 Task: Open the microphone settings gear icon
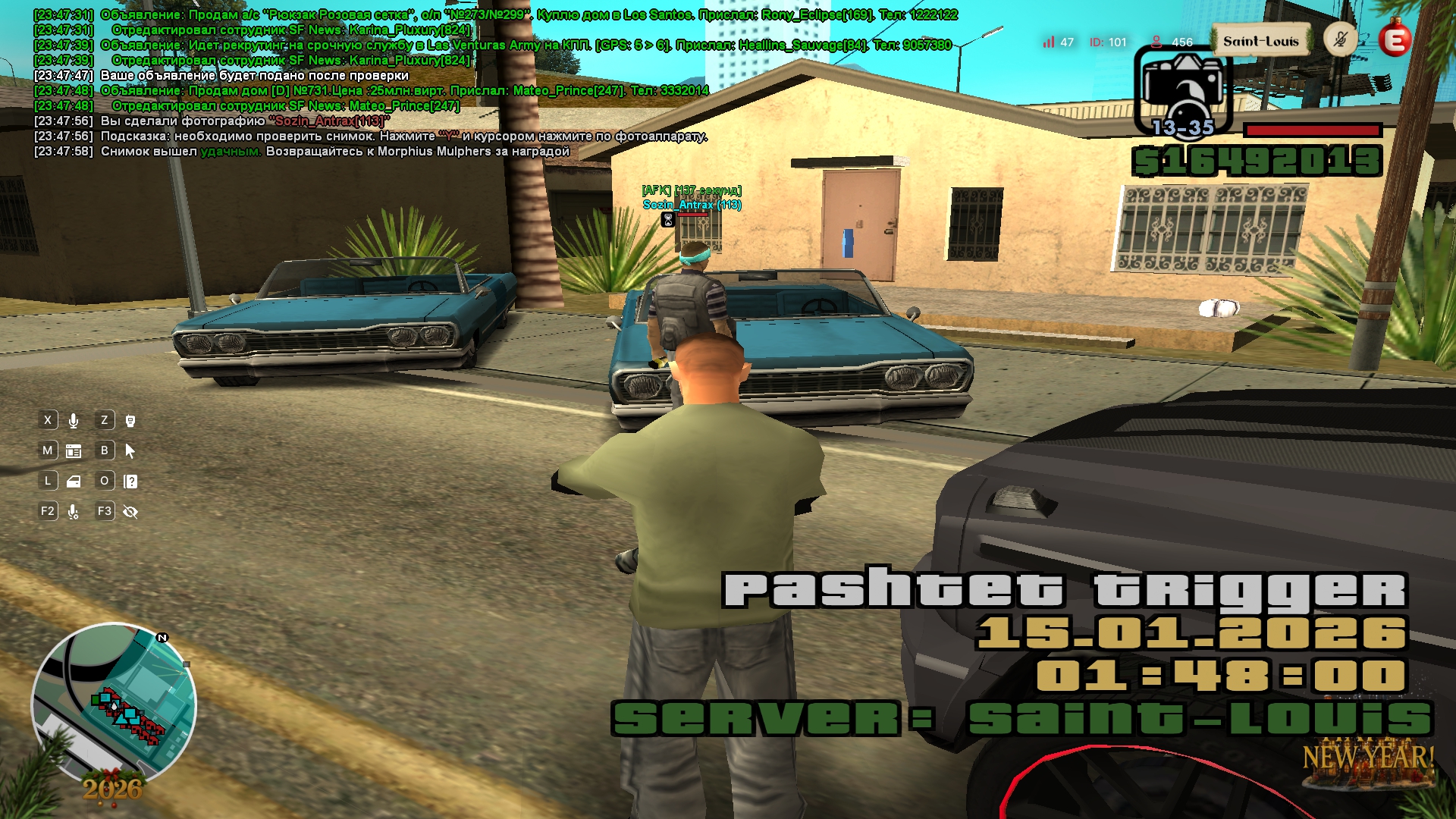point(74,512)
